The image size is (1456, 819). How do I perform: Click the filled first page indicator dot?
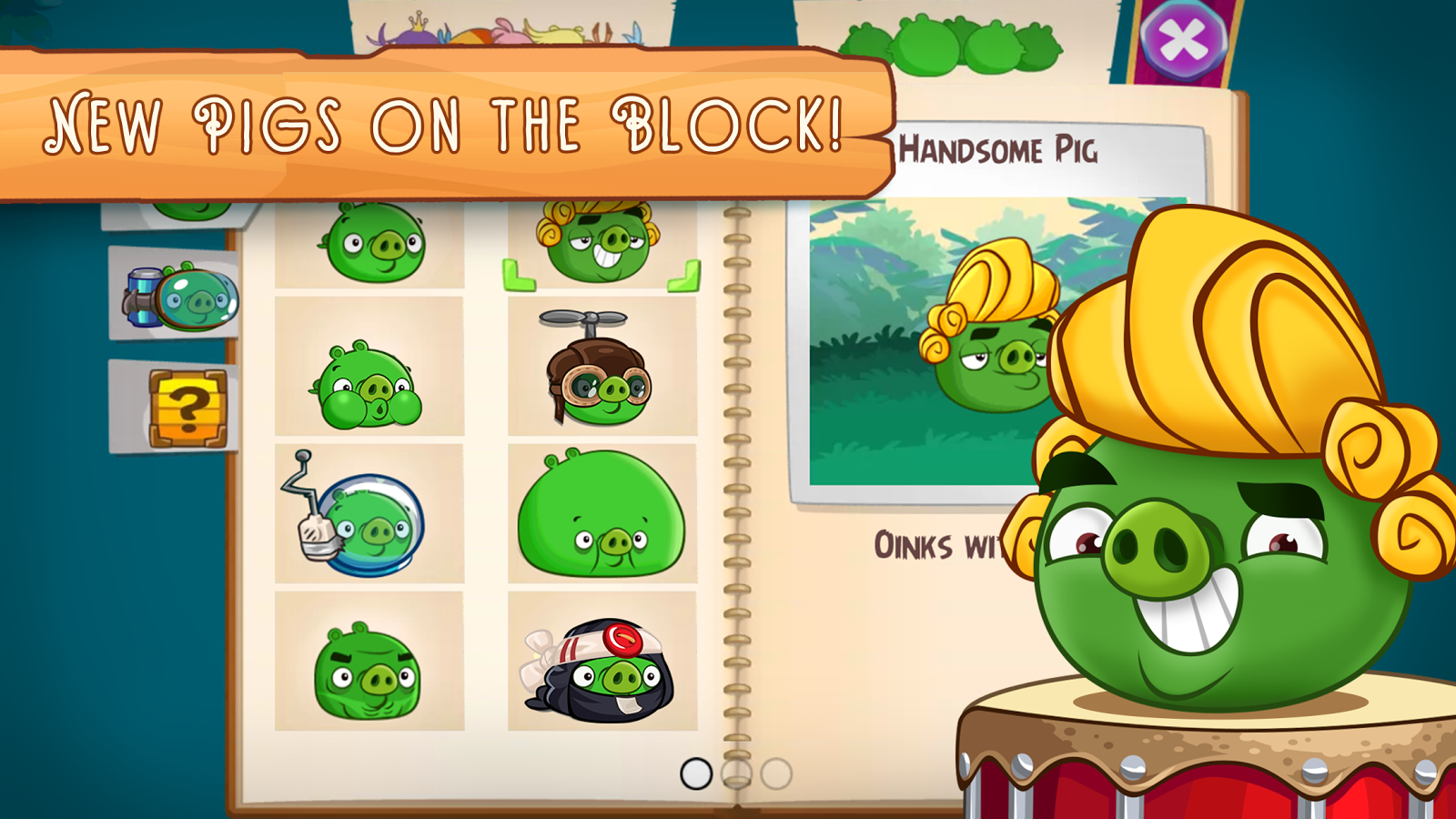click(696, 775)
